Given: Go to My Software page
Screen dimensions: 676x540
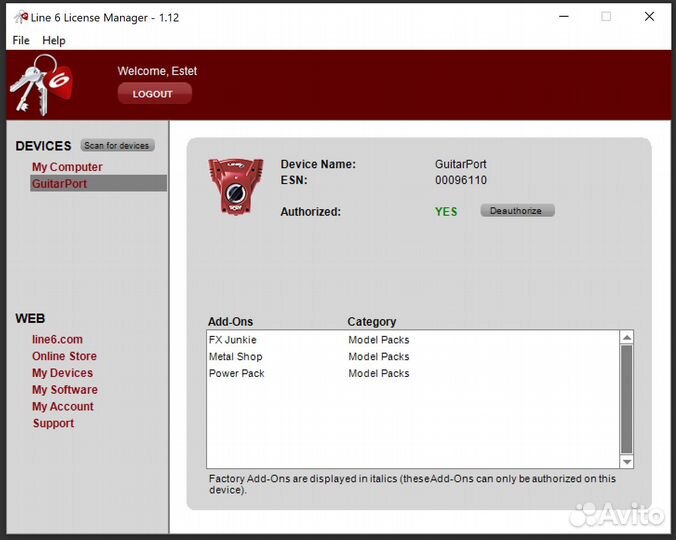Looking at the screenshot, I should click(x=65, y=390).
